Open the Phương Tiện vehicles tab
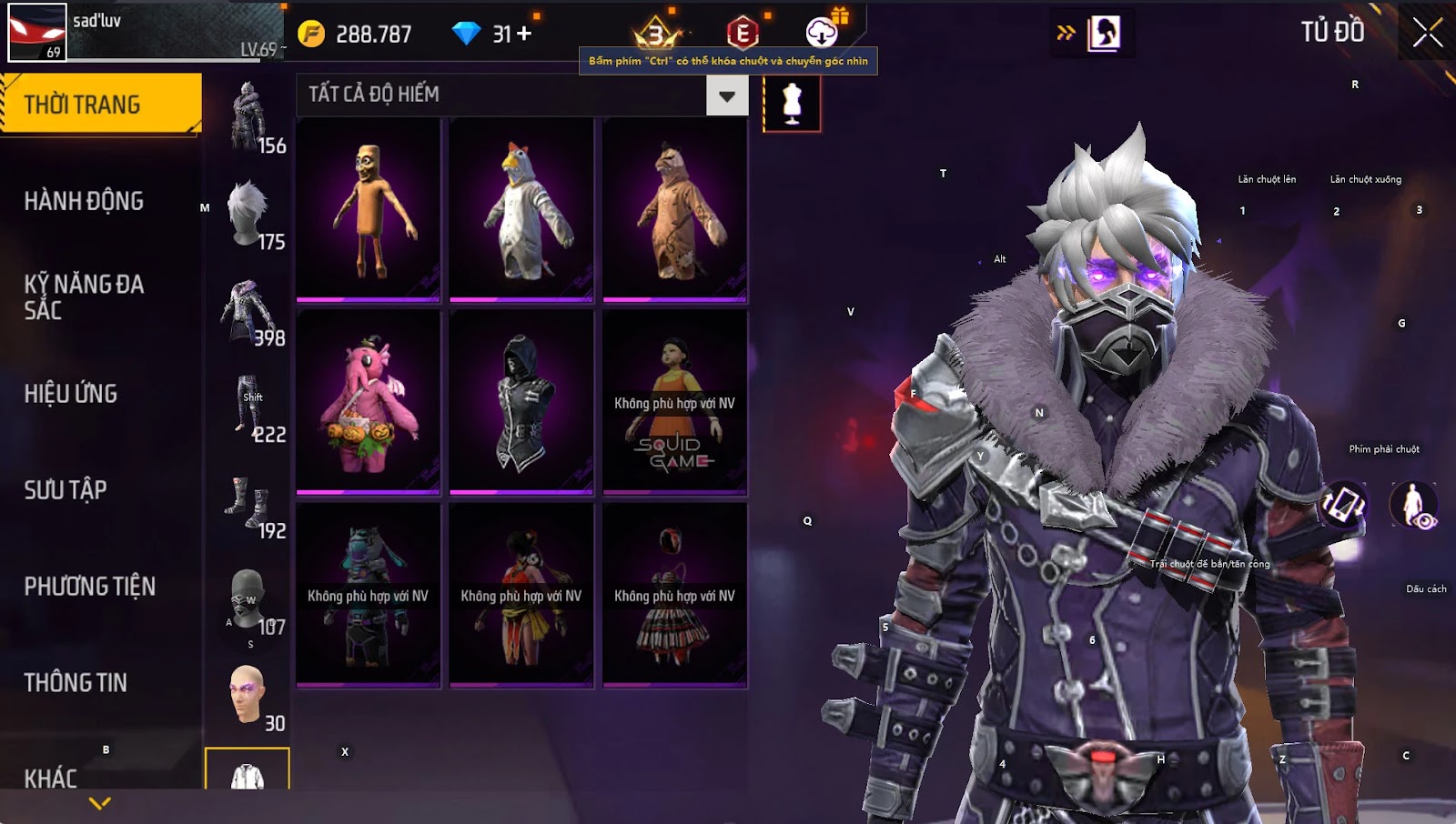 tap(89, 587)
